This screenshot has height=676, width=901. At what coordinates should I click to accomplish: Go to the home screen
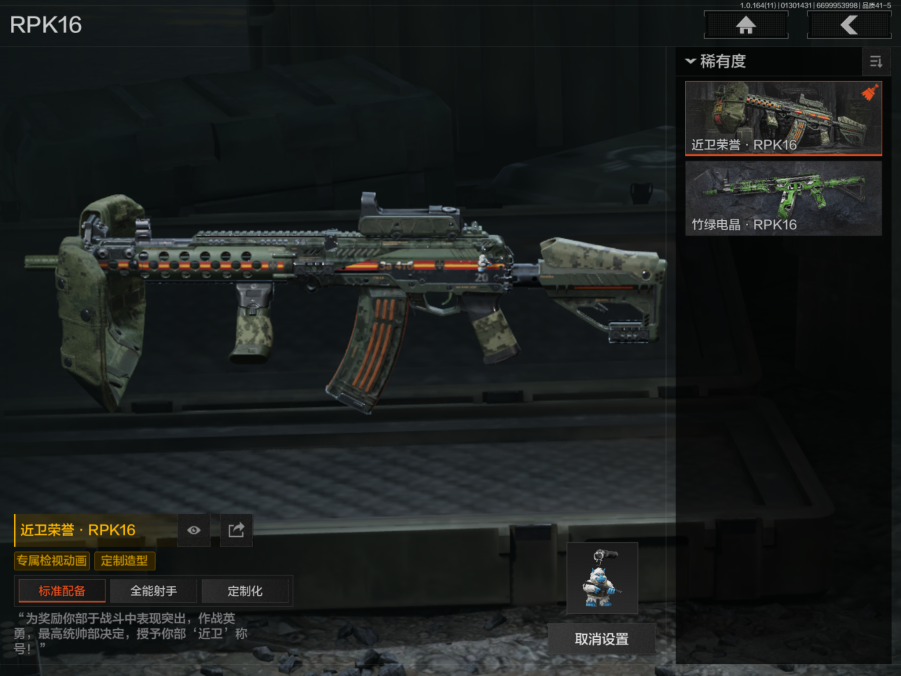click(745, 25)
